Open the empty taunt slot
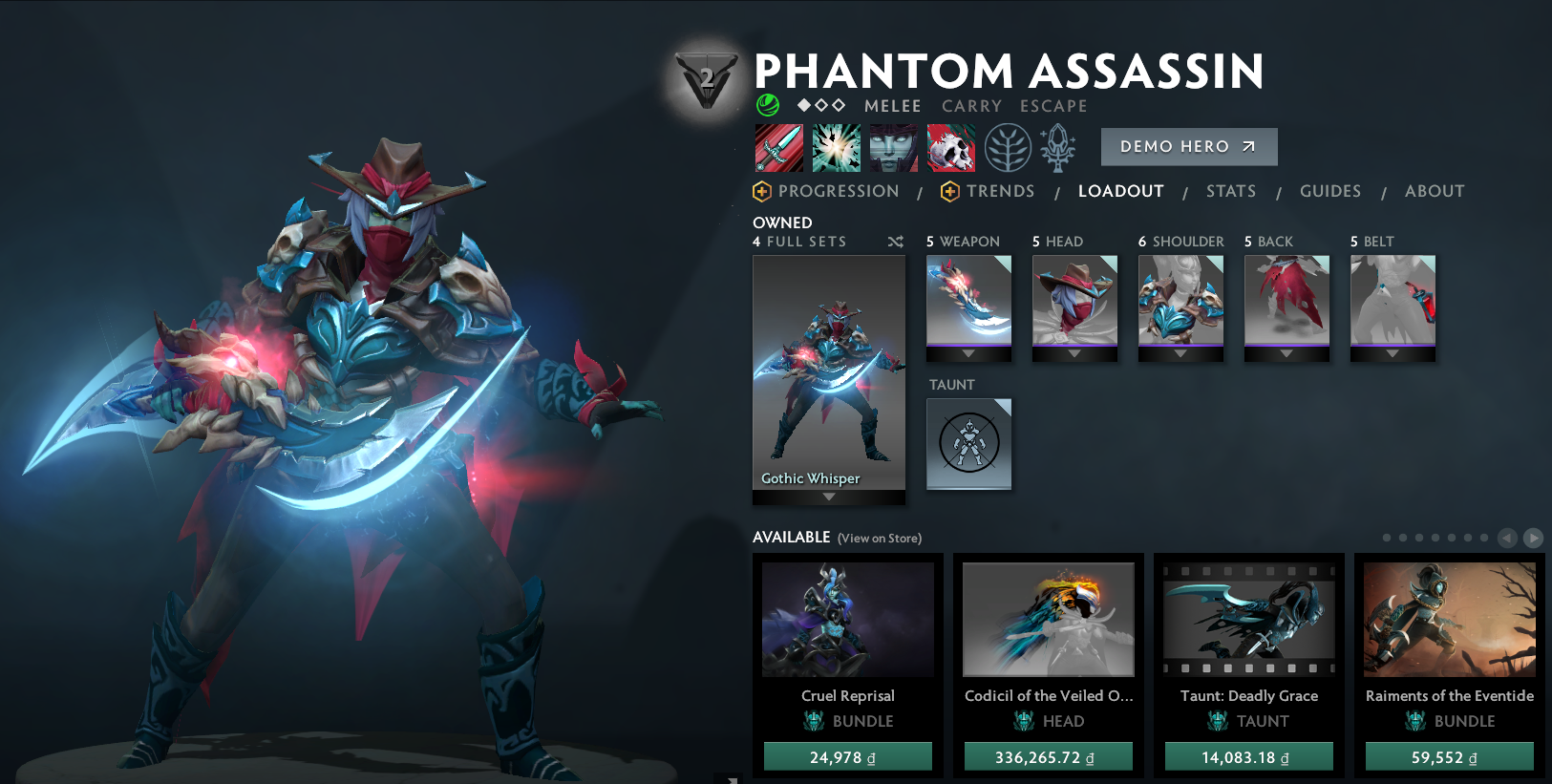The height and width of the screenshot is (784, 1552). coord(968,443)
